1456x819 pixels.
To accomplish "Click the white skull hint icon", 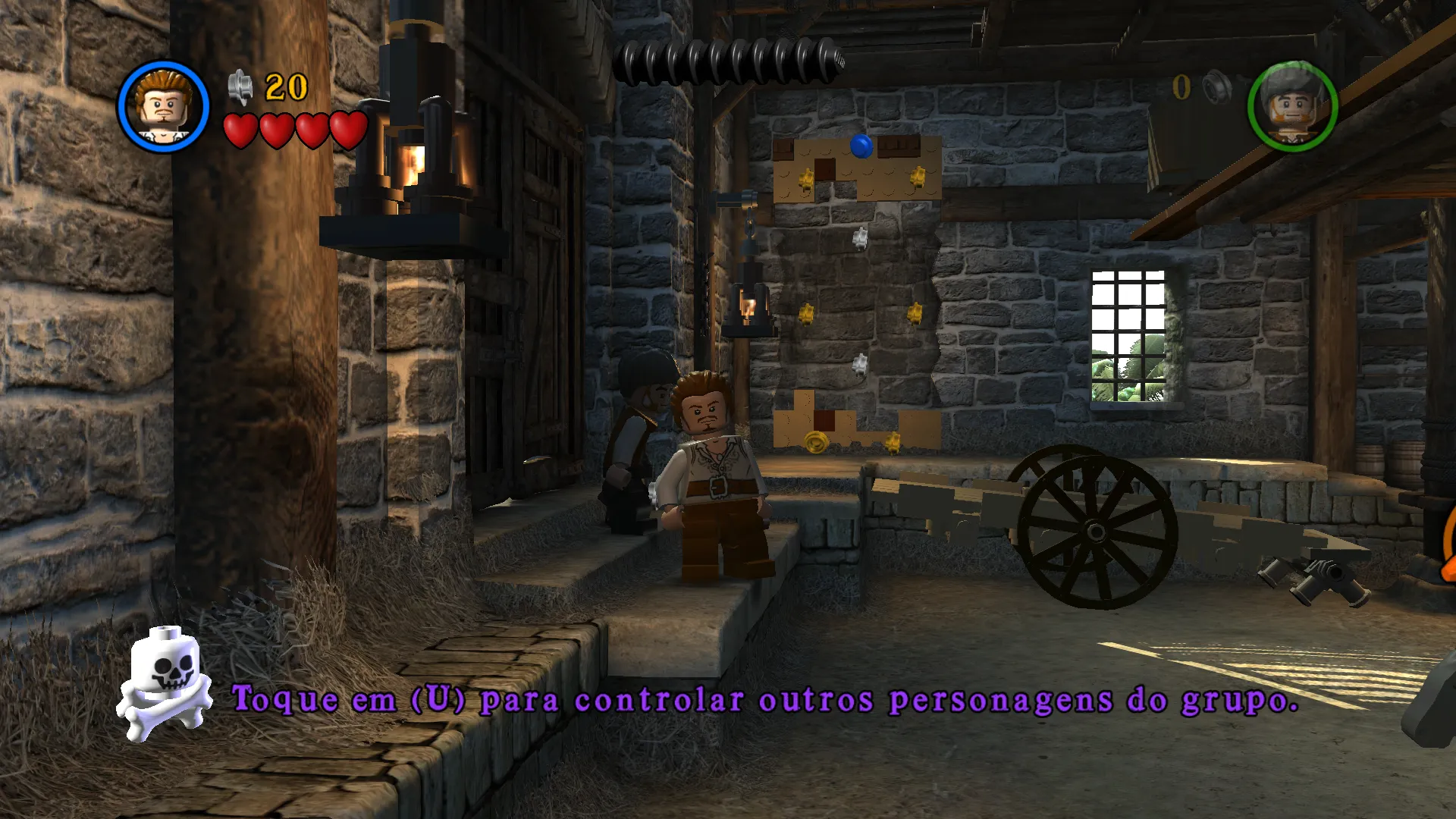I will tap(166, 682).
